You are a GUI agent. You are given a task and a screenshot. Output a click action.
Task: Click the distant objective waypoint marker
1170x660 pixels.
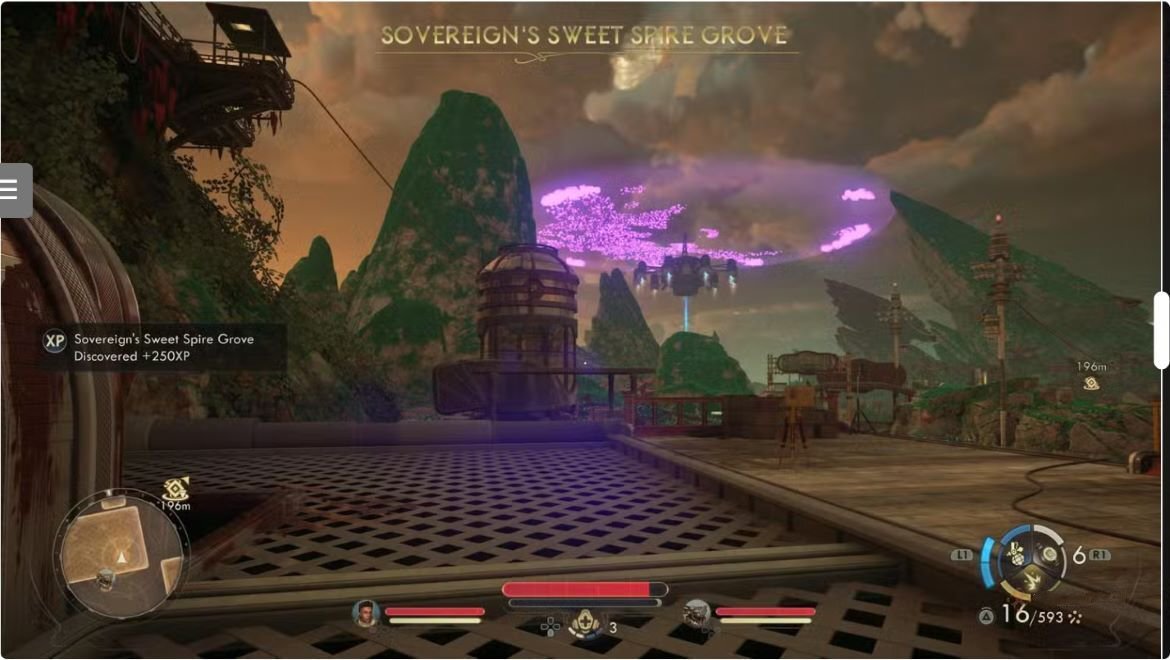pyautogui.click(x=1091, y=382)
